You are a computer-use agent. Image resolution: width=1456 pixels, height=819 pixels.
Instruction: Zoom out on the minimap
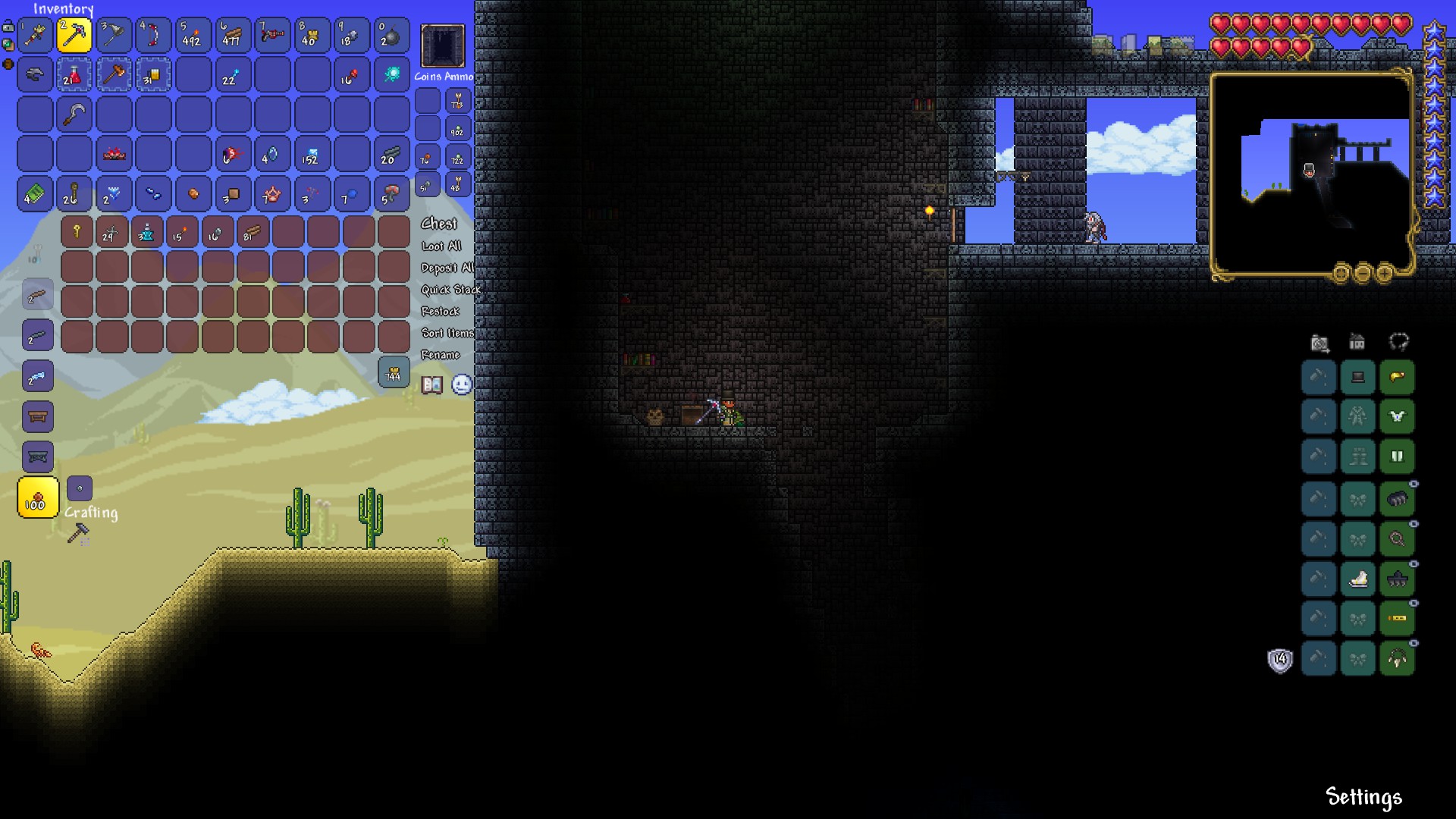(1363, 274)
